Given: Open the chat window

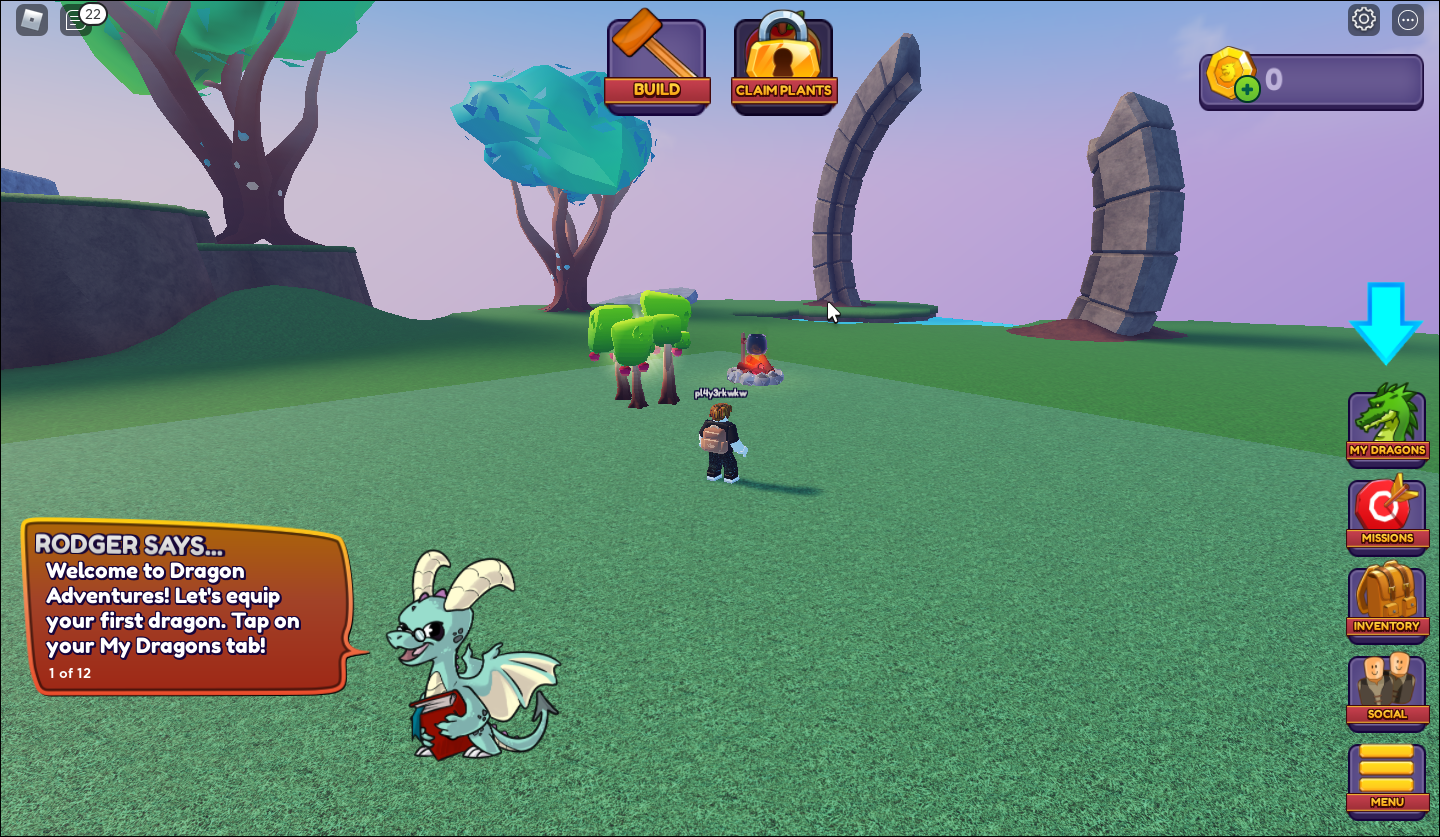Looking at the screenshot, I should (x=76, y=18).
